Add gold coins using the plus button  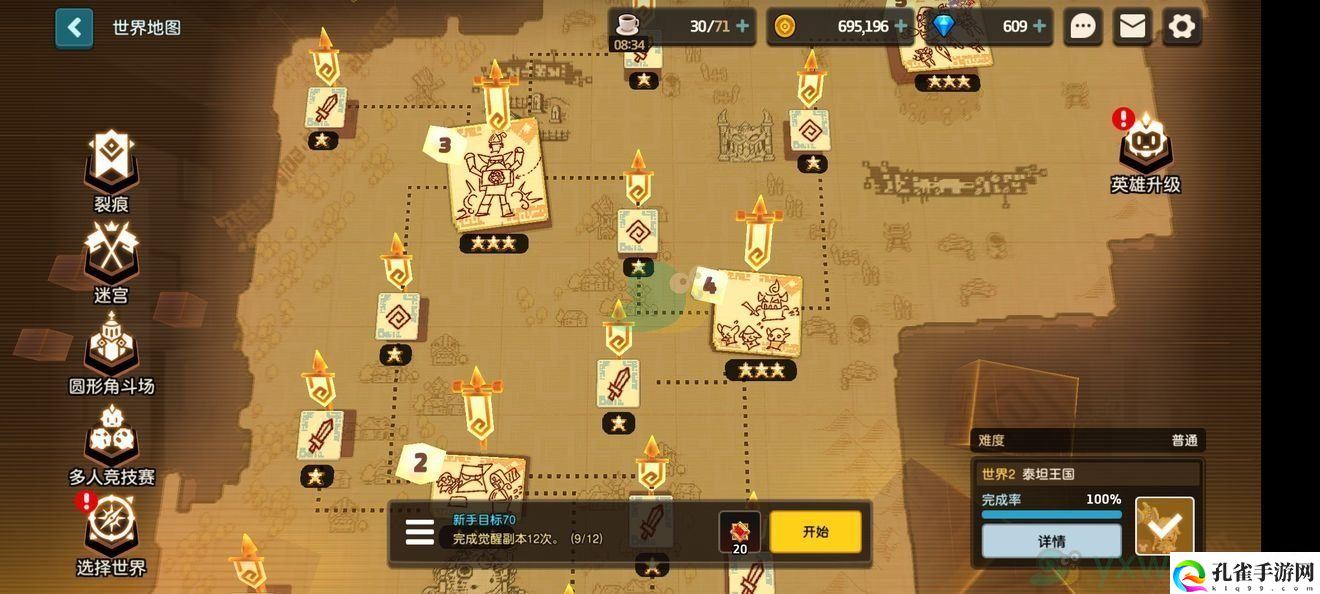[903, 27]
